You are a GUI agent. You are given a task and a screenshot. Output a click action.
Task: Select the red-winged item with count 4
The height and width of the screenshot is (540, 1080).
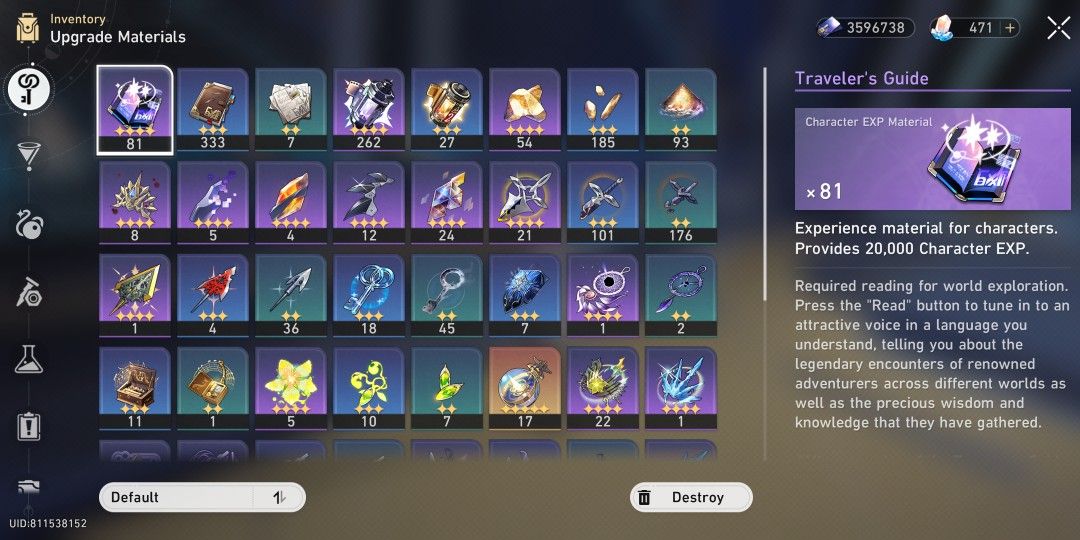point(212,294)
